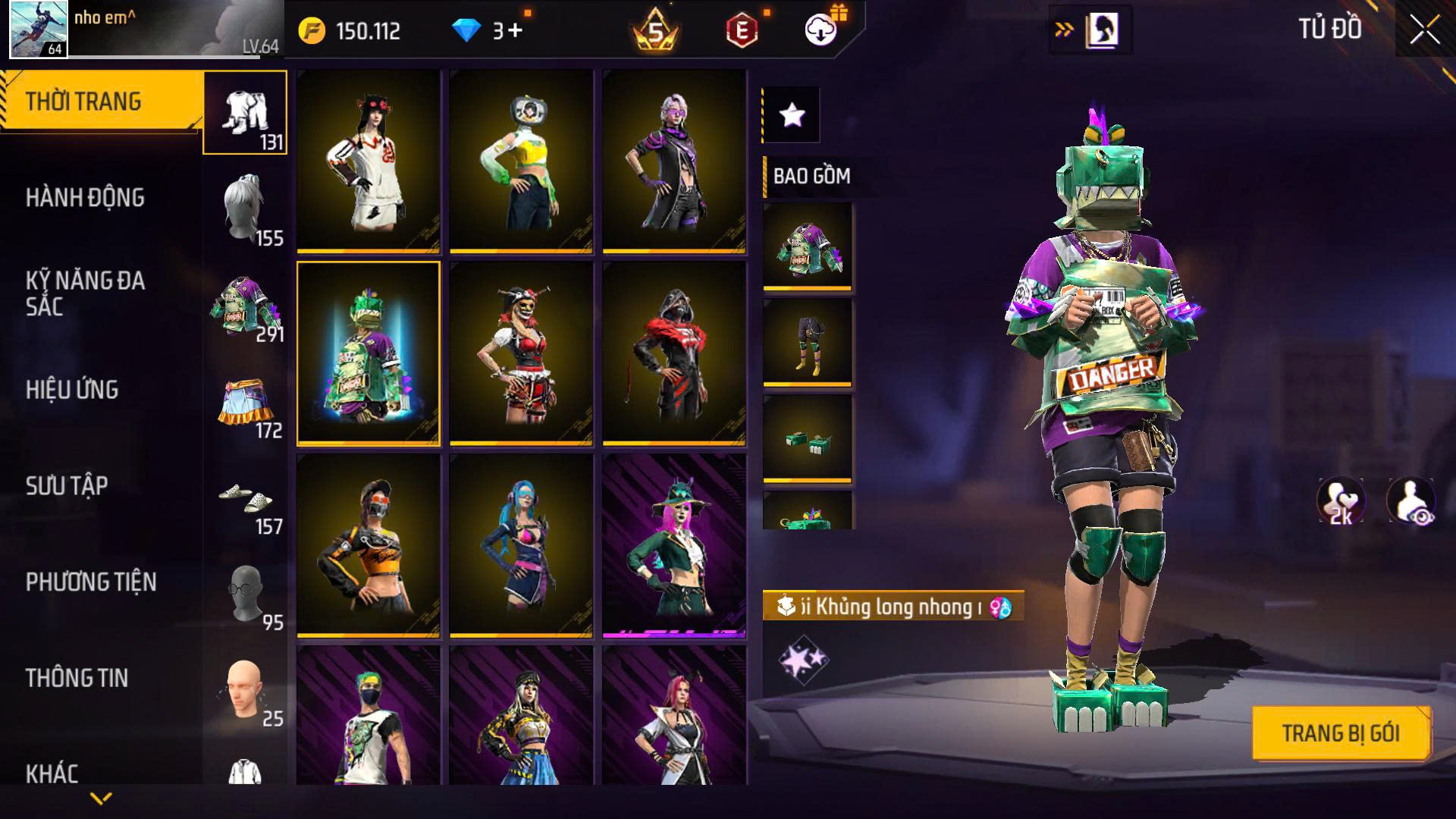Select the pink-haired witch hat bundle
This screenshot has width=1456, height=819.
pos(674,546)
